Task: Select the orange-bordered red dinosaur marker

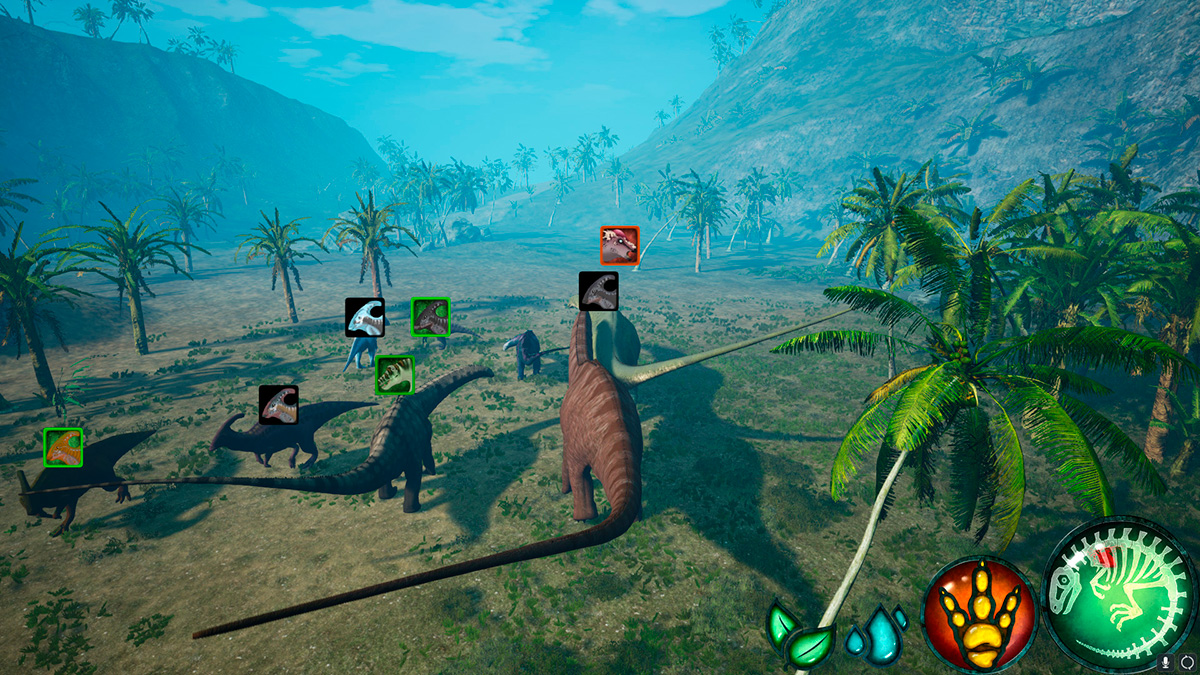Action: (x=619, y=245)
